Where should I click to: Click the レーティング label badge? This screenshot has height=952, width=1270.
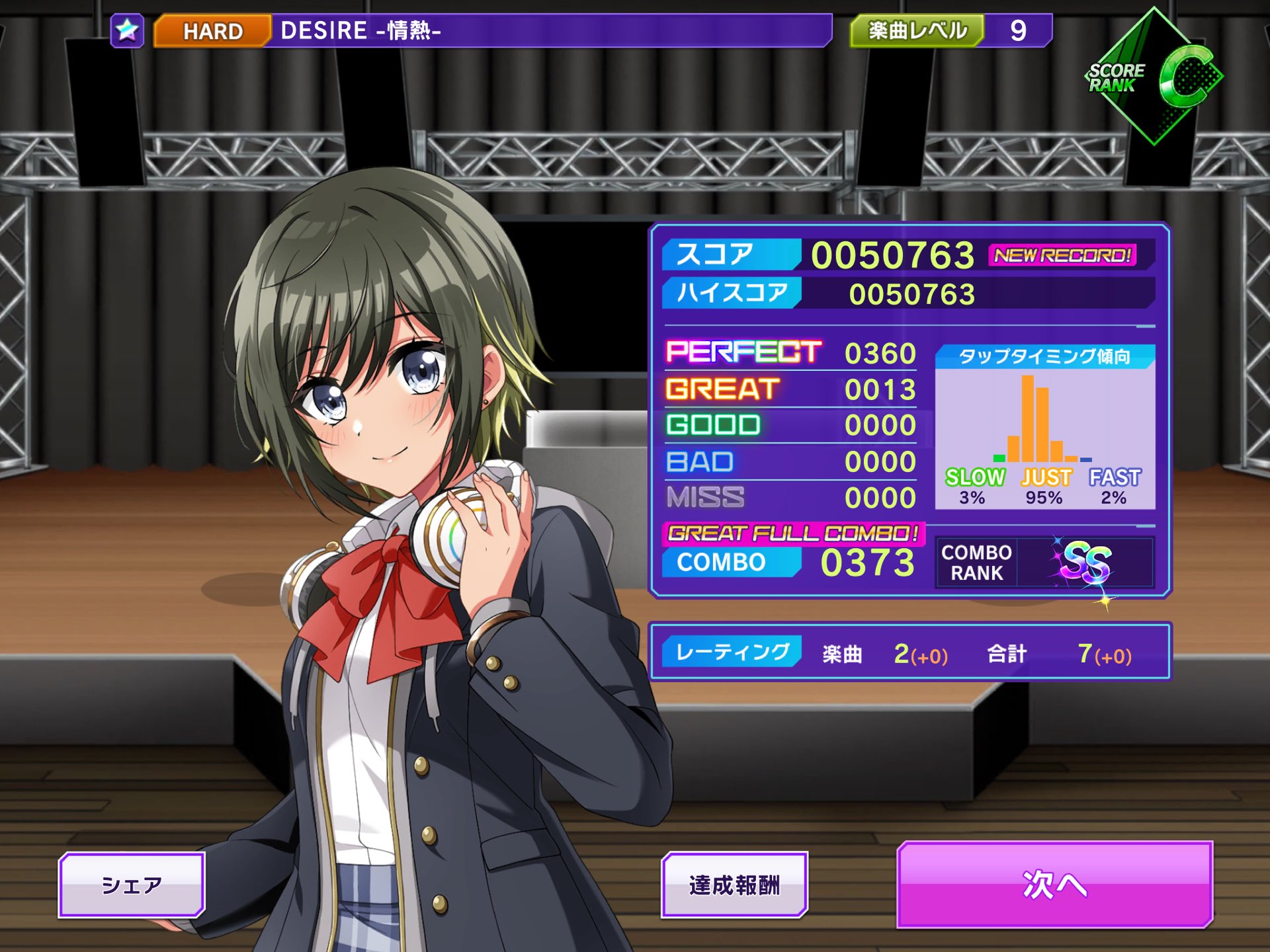(x=734, y=651)
